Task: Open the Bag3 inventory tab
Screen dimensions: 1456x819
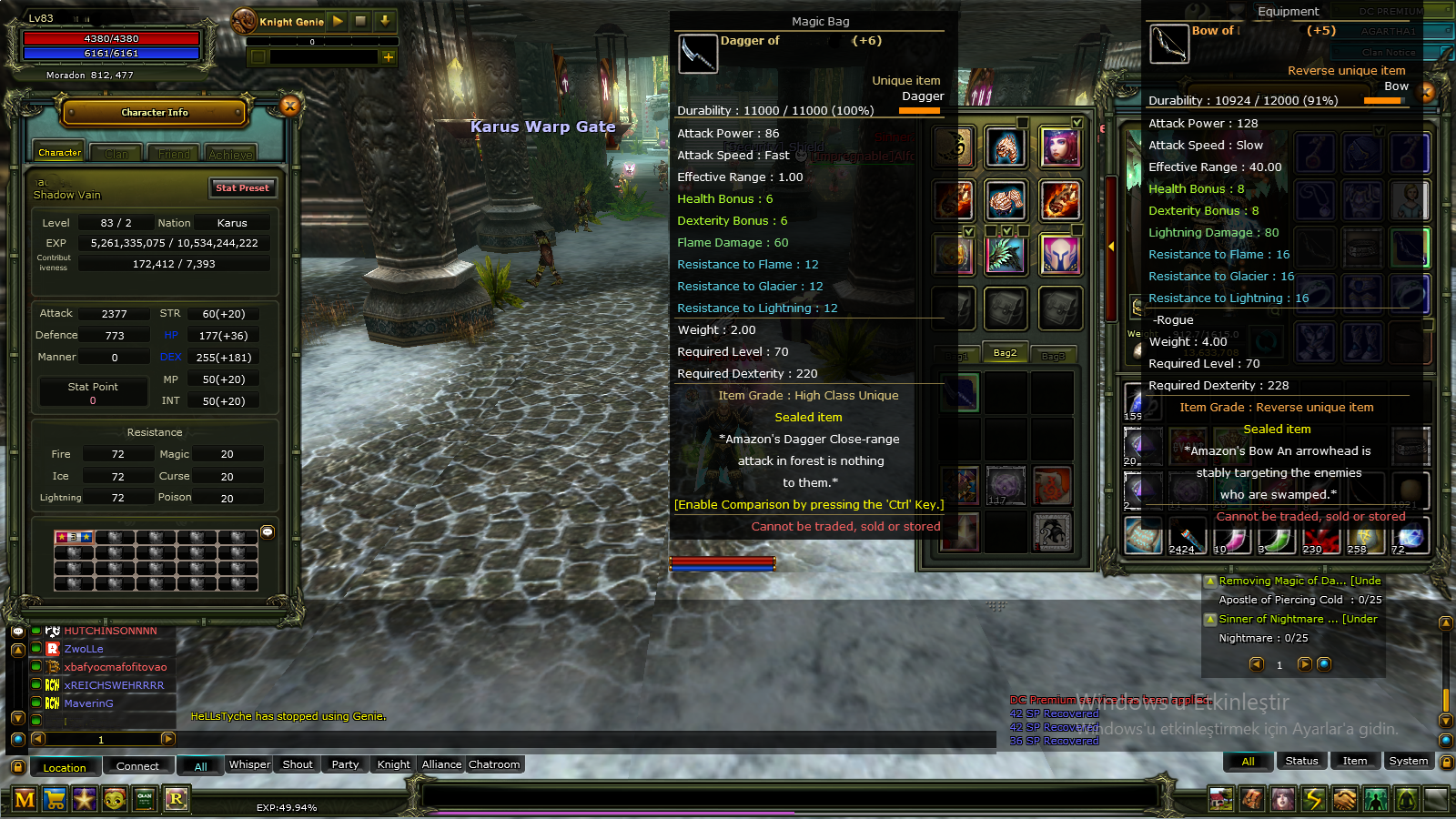Action: tap(1055, 354)
